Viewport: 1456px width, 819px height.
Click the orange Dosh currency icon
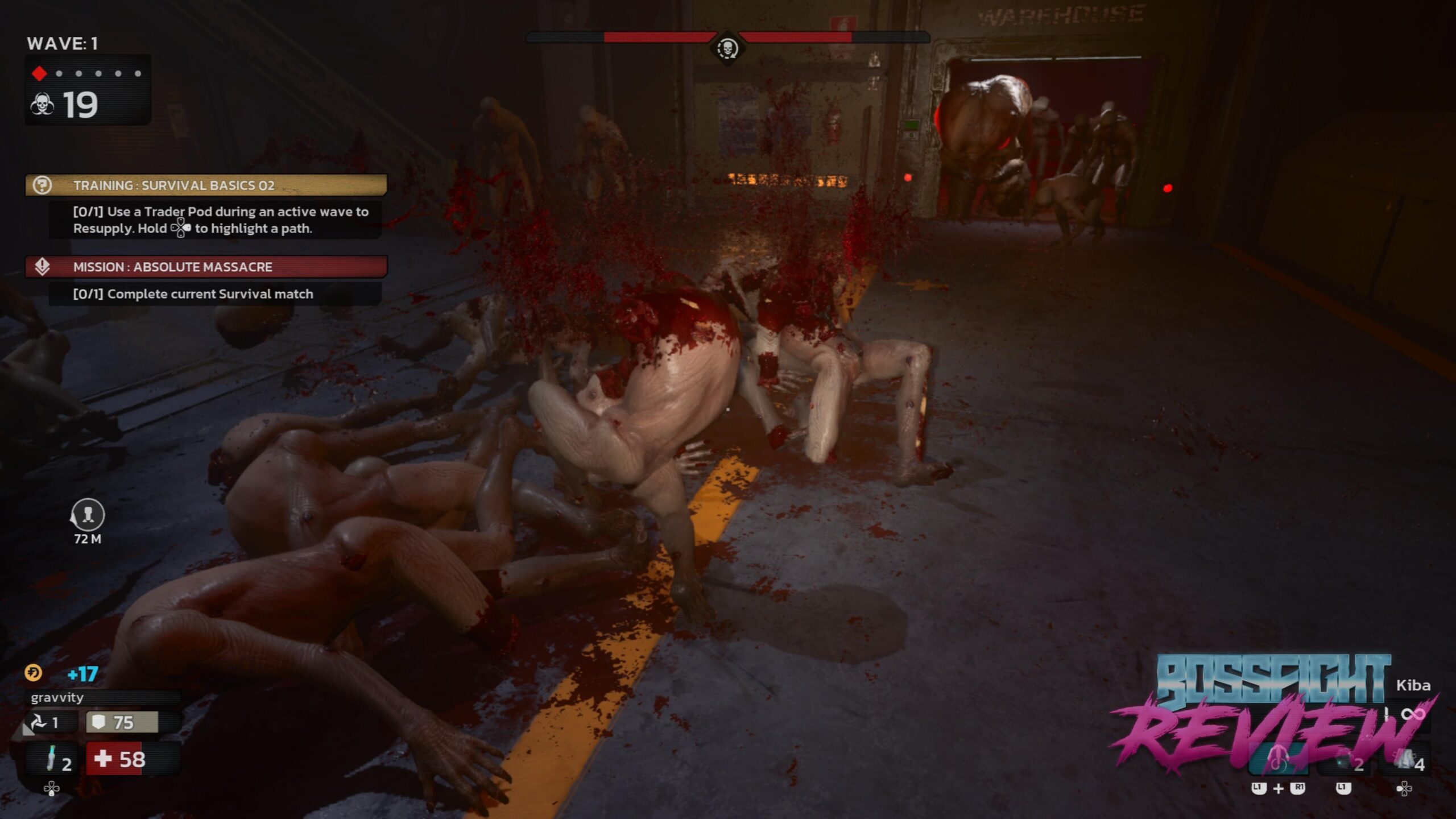point(34,673)
